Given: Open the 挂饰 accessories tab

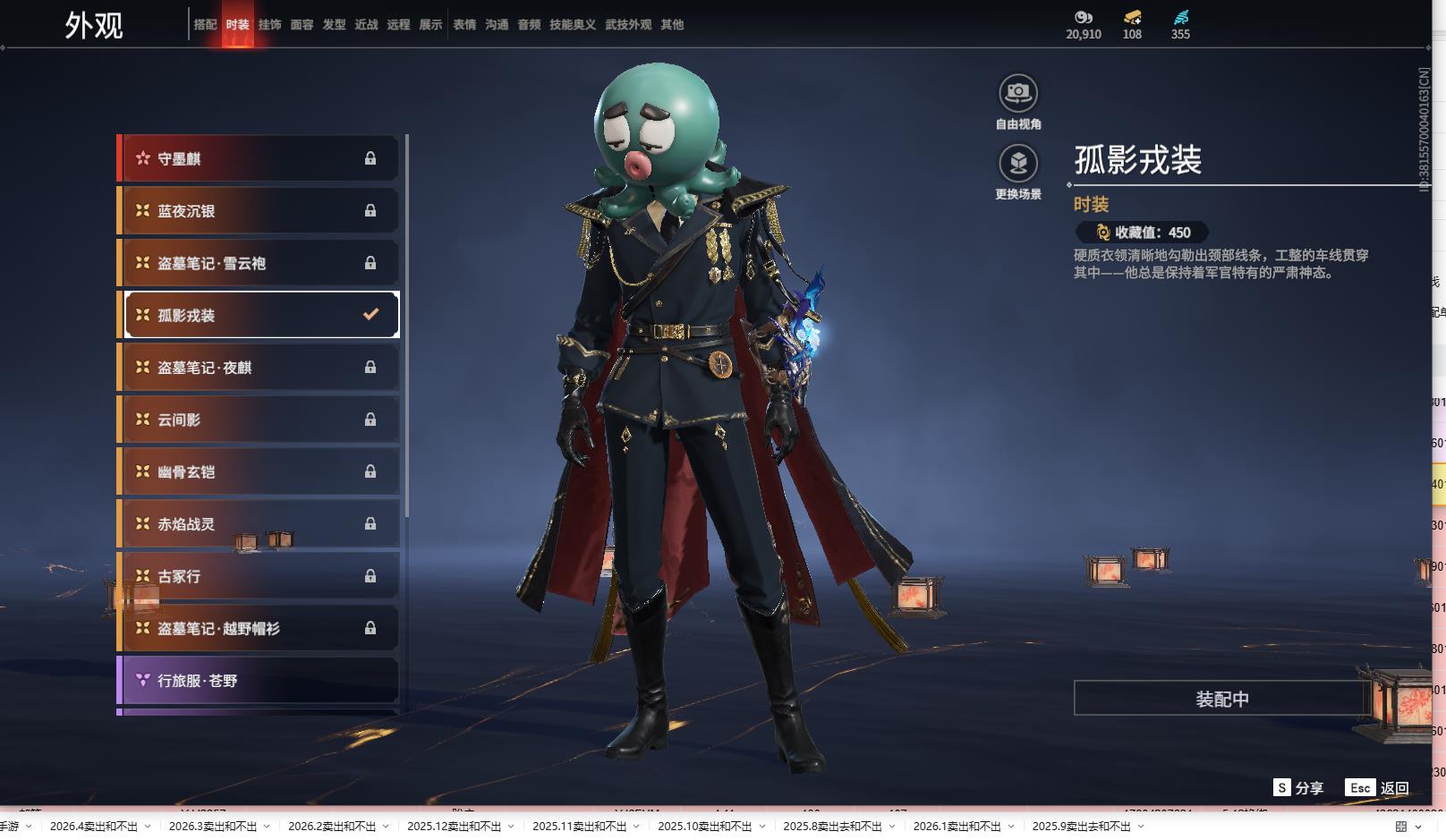Looking at the screenshot, I should pos(269,25).
